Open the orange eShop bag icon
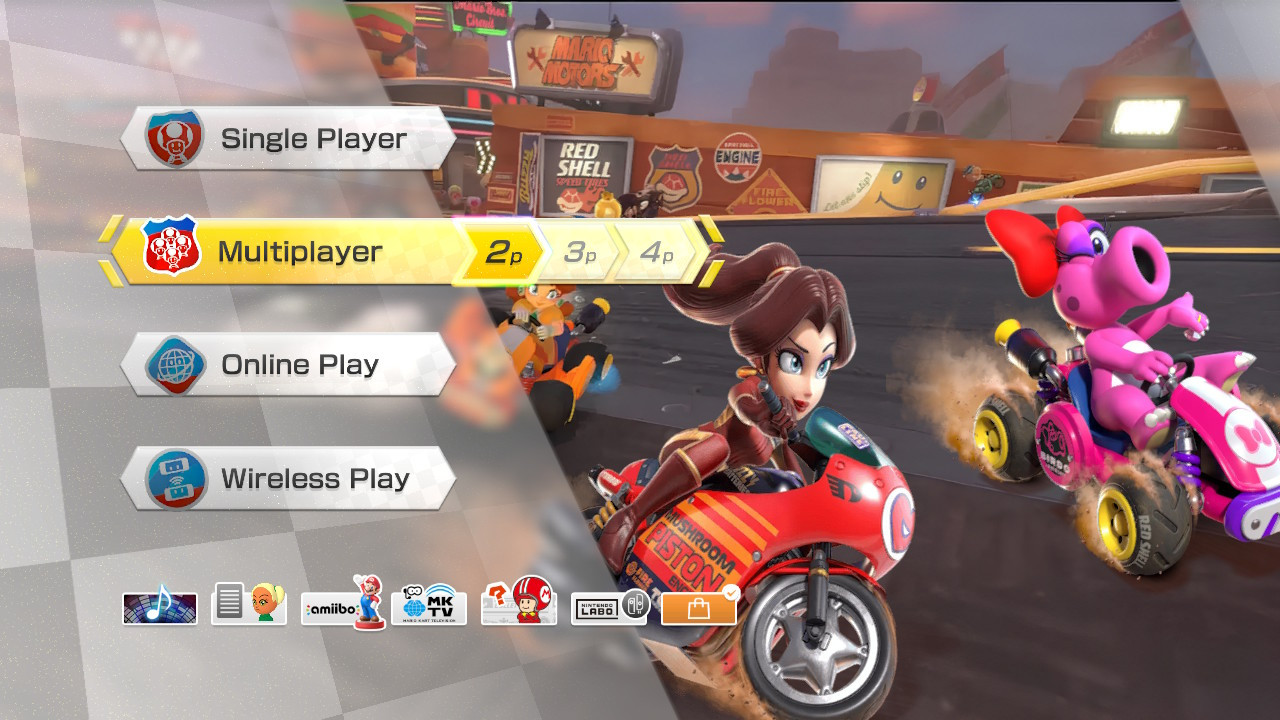The image size is (1280, 720). click(x=698, y=607)
